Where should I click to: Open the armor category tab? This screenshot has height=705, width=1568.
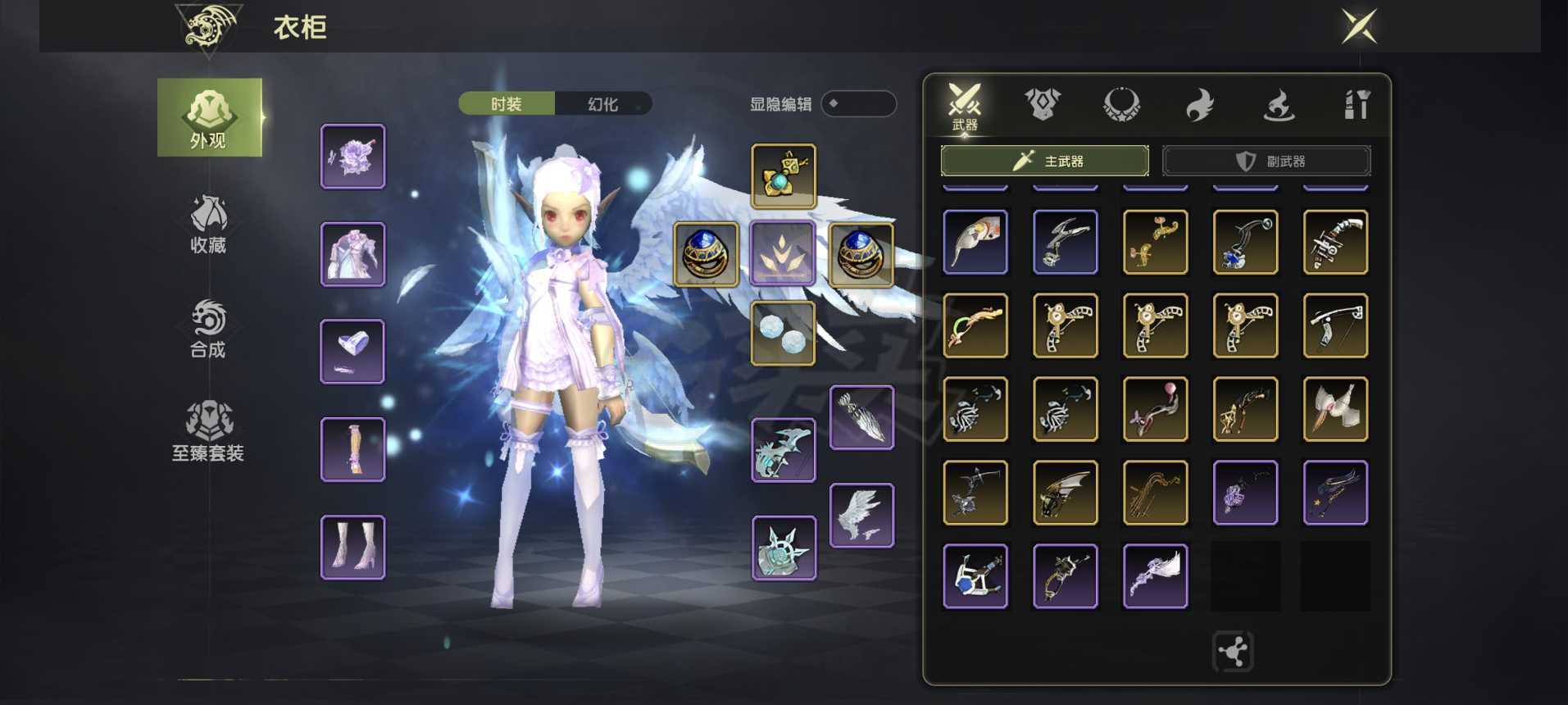(1043, 105)
